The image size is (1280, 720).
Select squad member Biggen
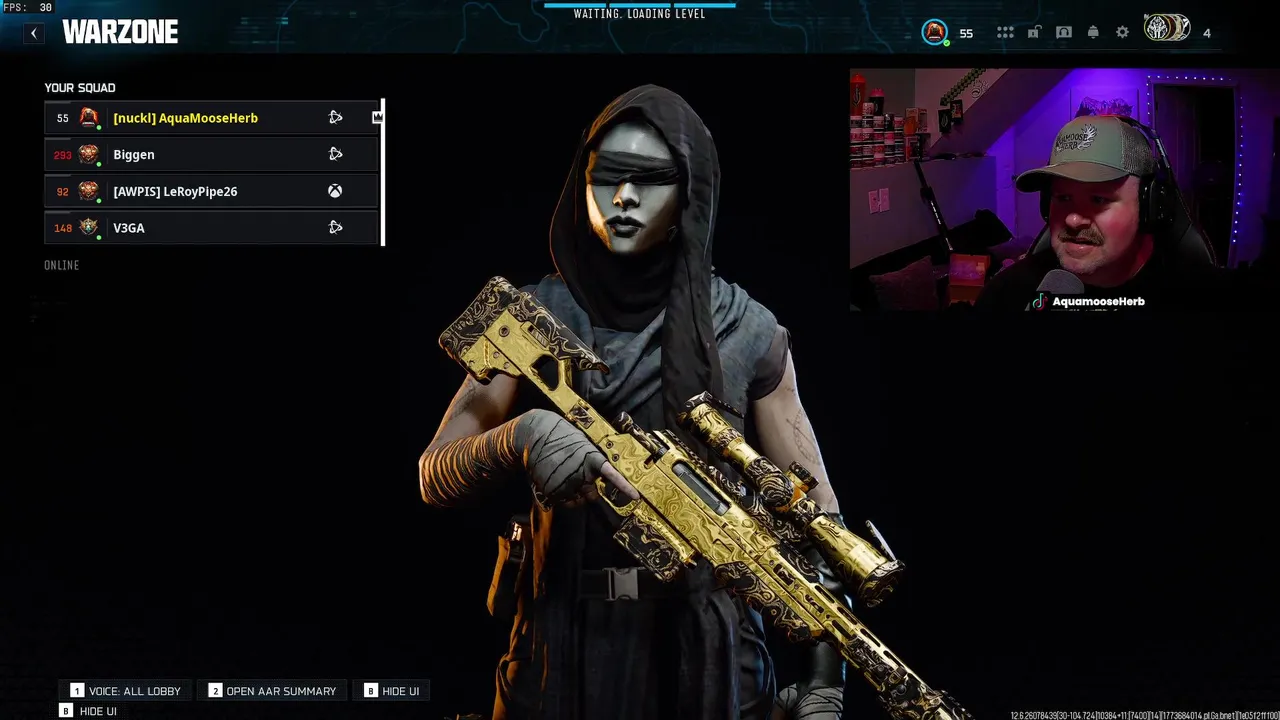point(134,155)
